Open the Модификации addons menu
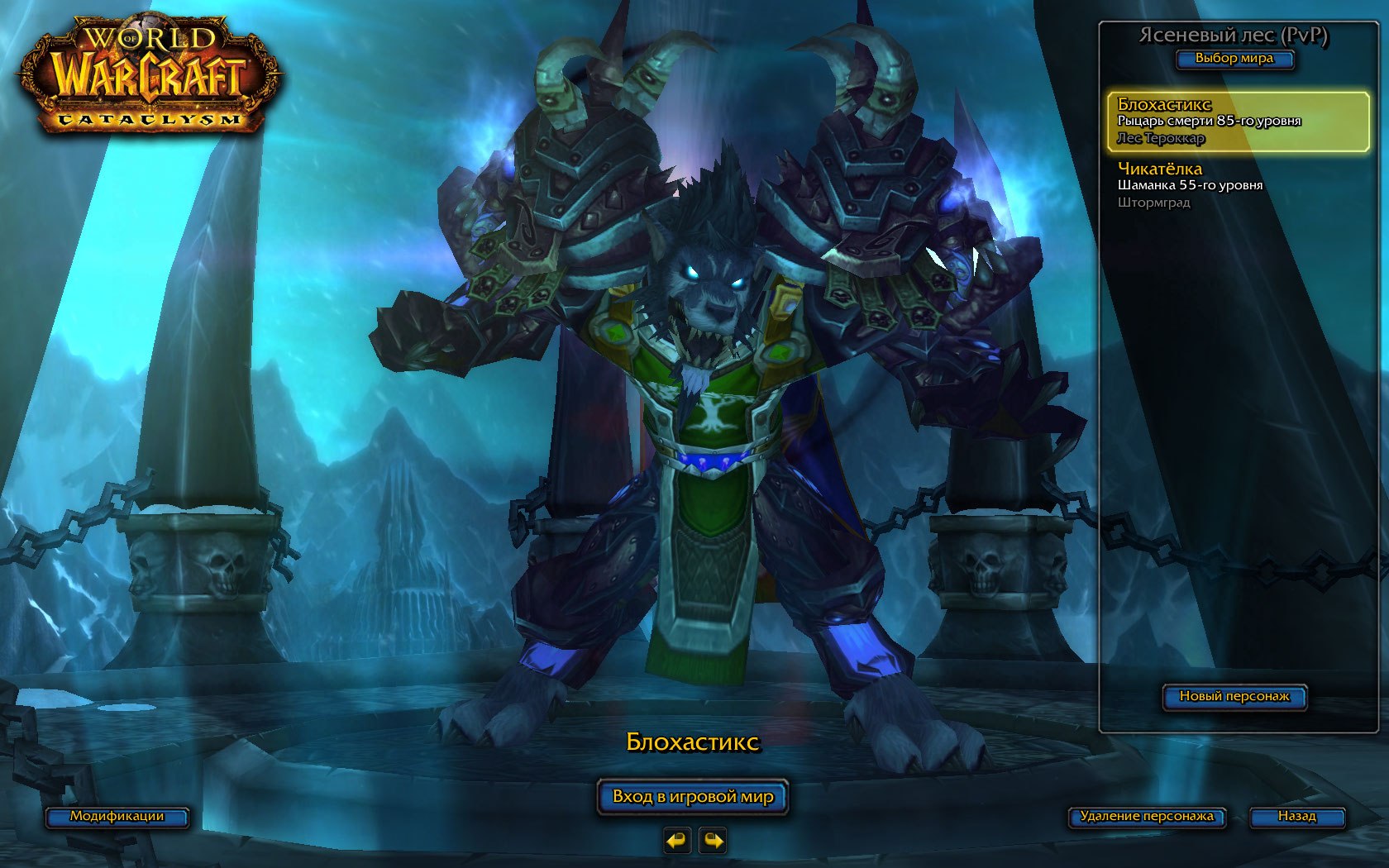The width and height of the screenshot is (1389, 868). coord(117,817)
